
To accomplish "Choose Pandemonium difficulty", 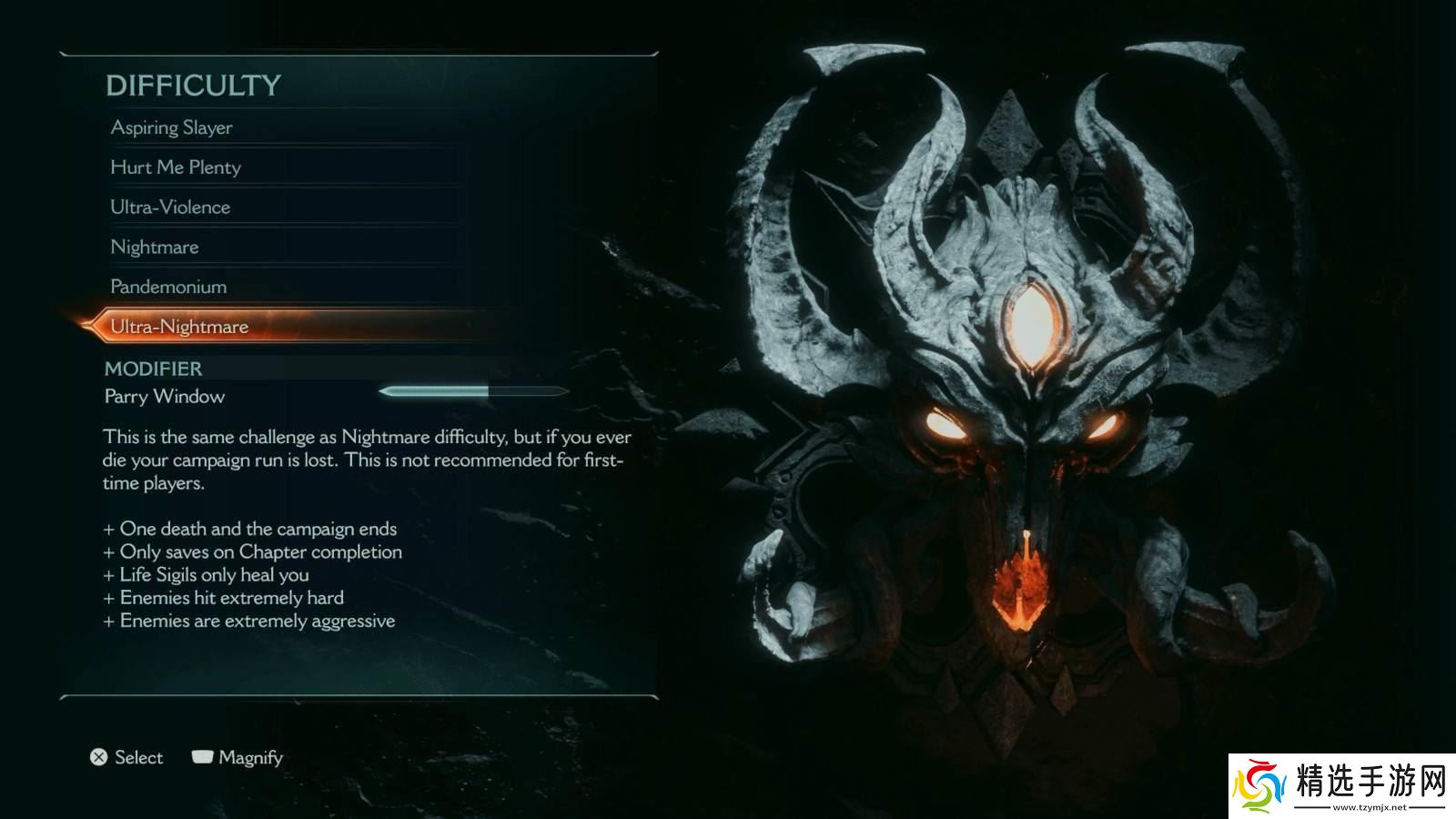I will coord(168,287).
